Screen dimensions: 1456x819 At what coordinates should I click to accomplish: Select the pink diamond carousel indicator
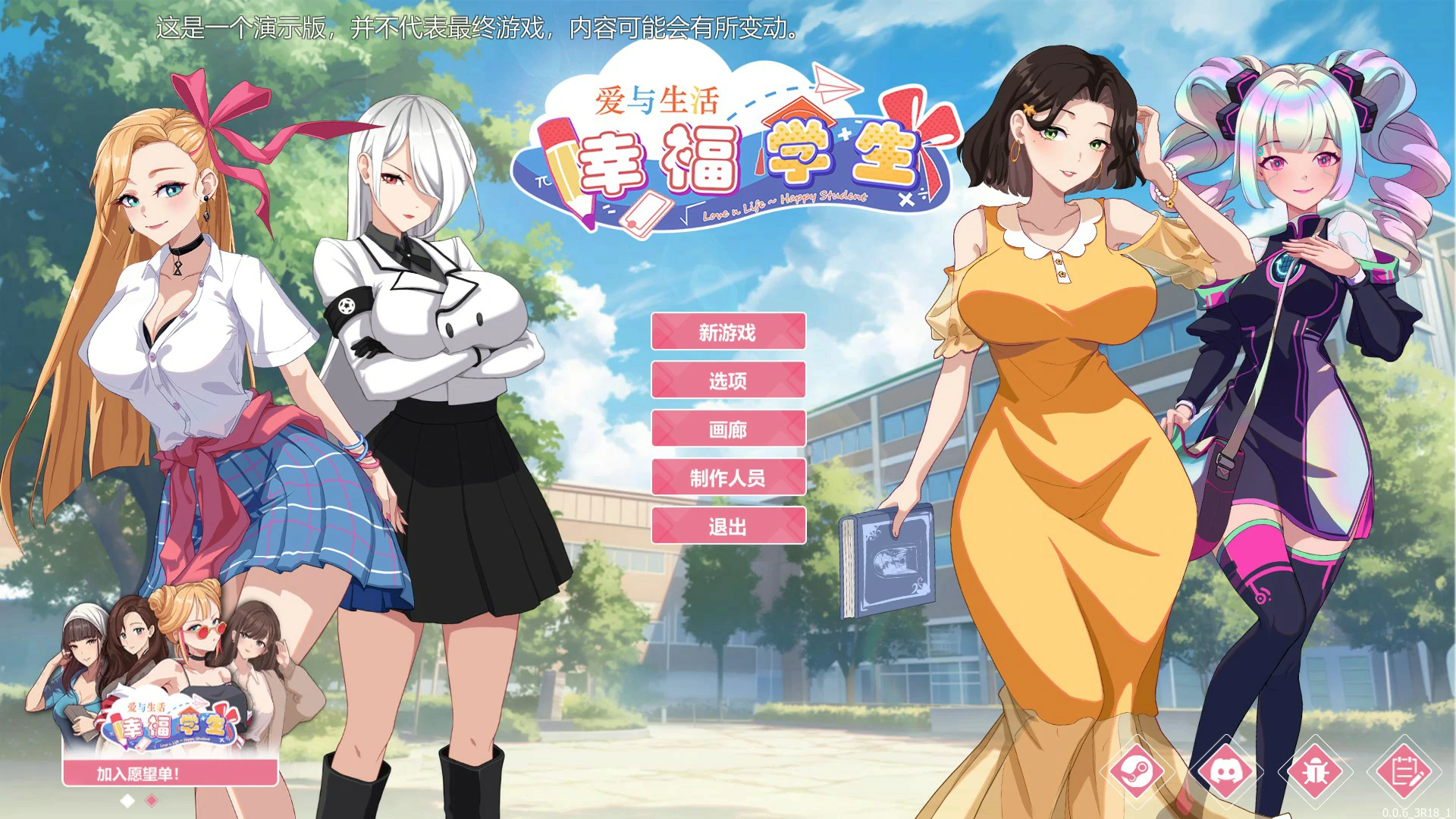[150, 802]
